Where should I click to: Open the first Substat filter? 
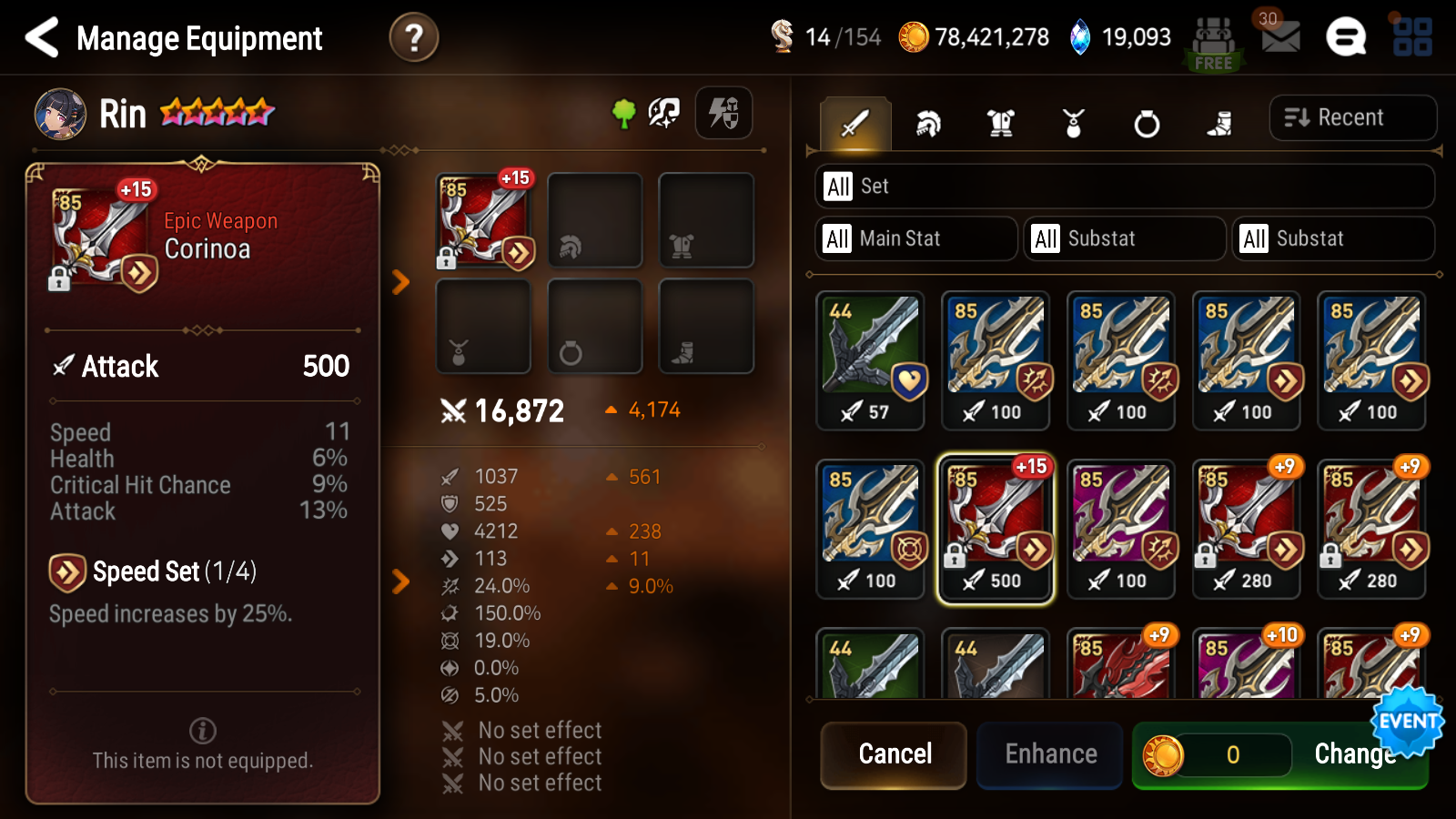pos(1124,238)
